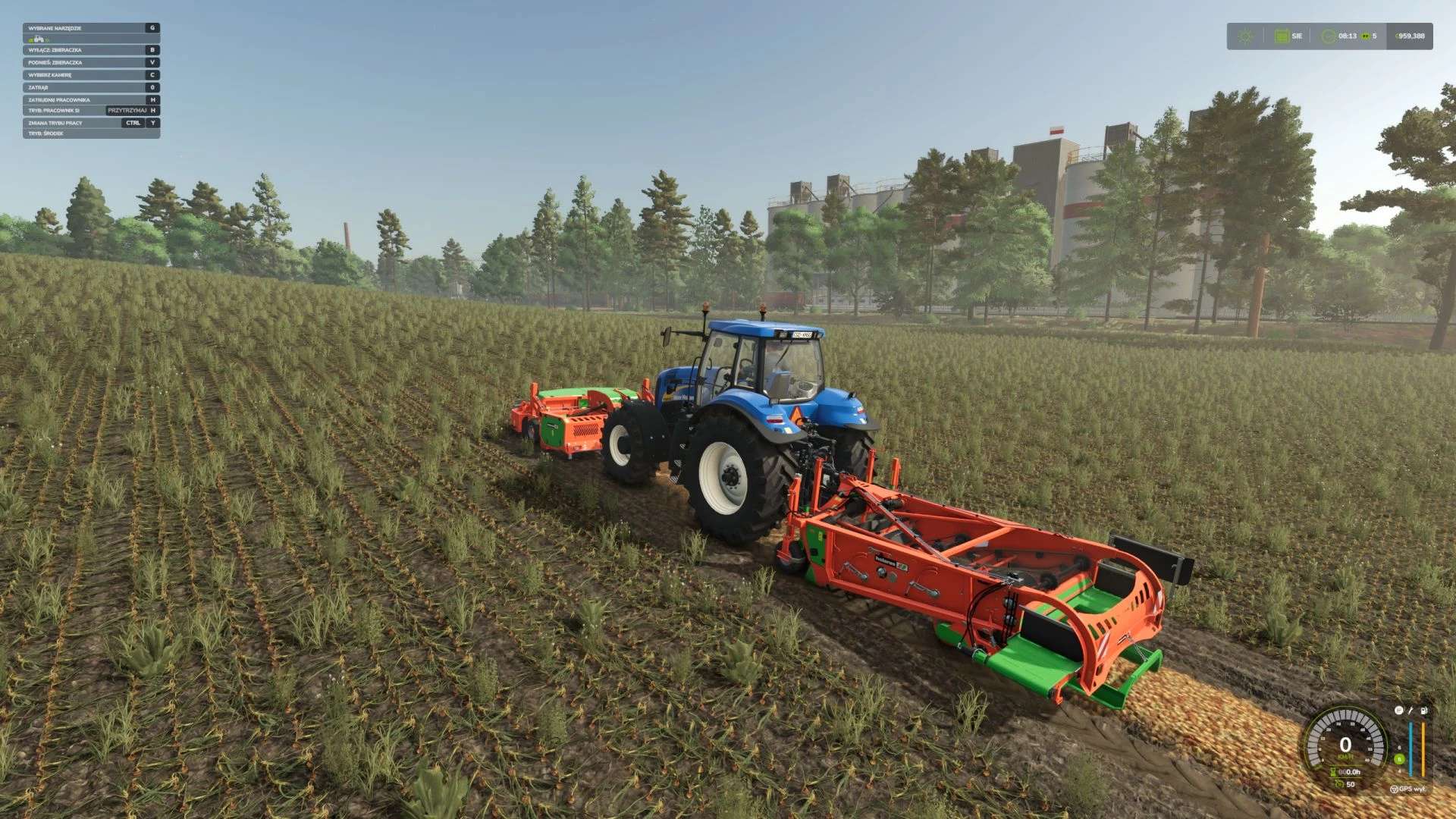The width and height of the screenshot is (1456, 819).
Task: Click the green calendar icon beside SIE
Action: click(1282, 35)
